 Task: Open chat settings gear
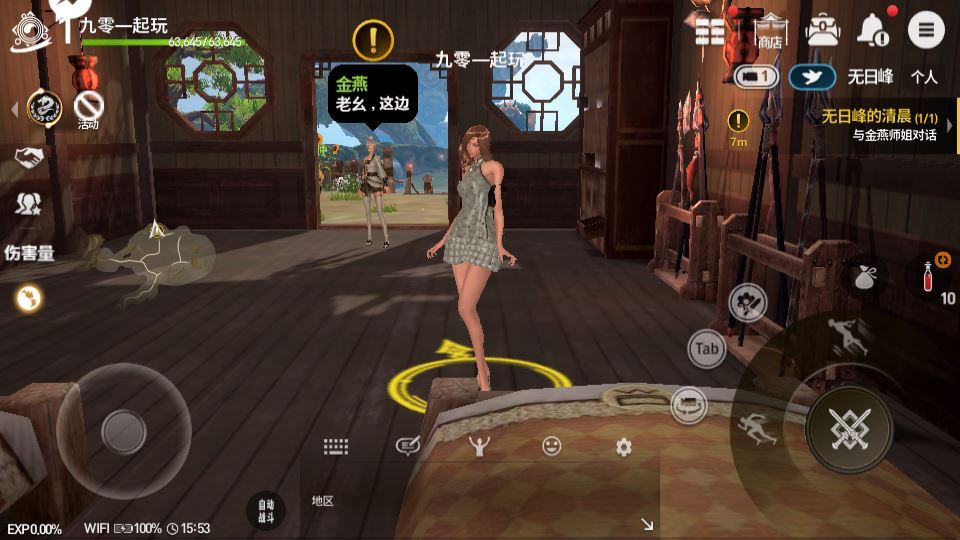pos(624,447)
